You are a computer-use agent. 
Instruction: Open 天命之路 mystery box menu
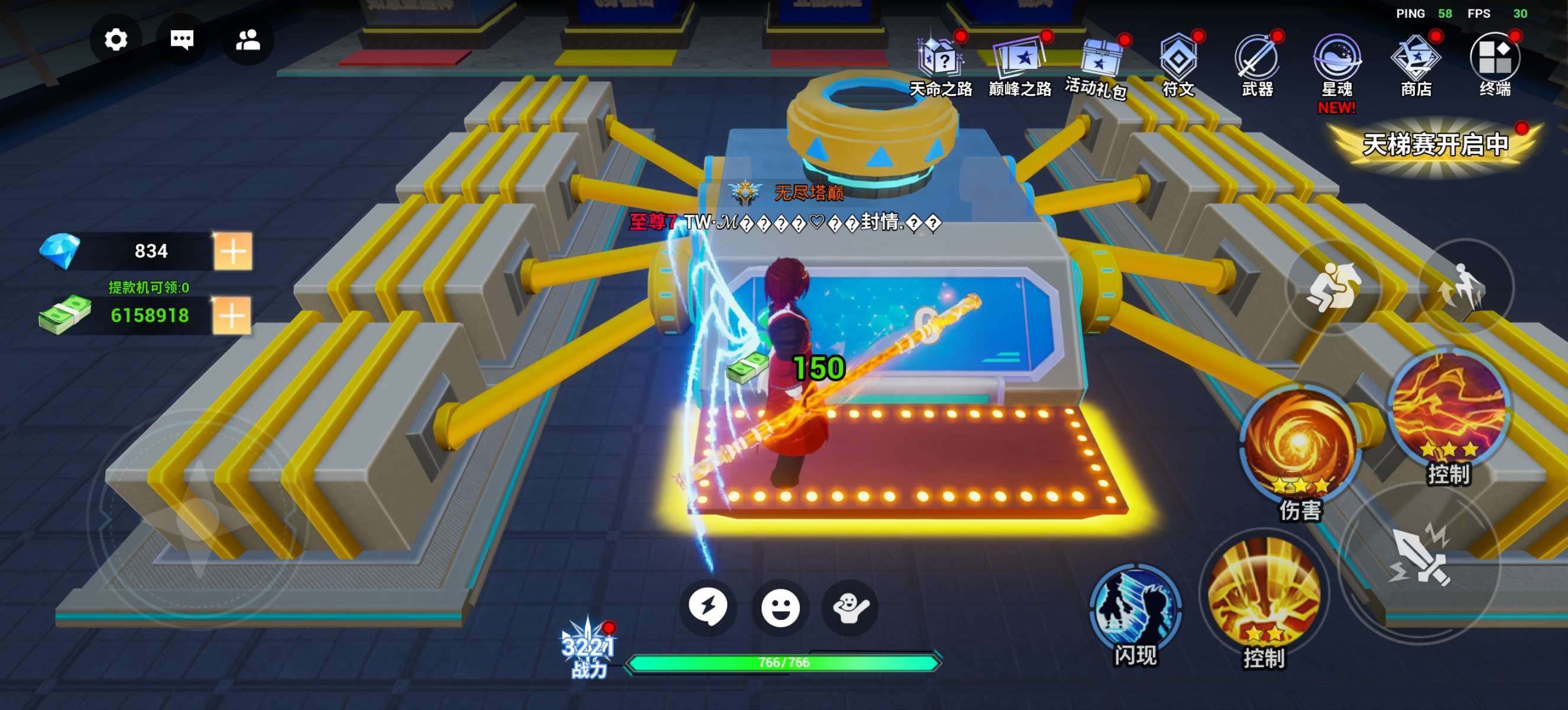(941, 61)
